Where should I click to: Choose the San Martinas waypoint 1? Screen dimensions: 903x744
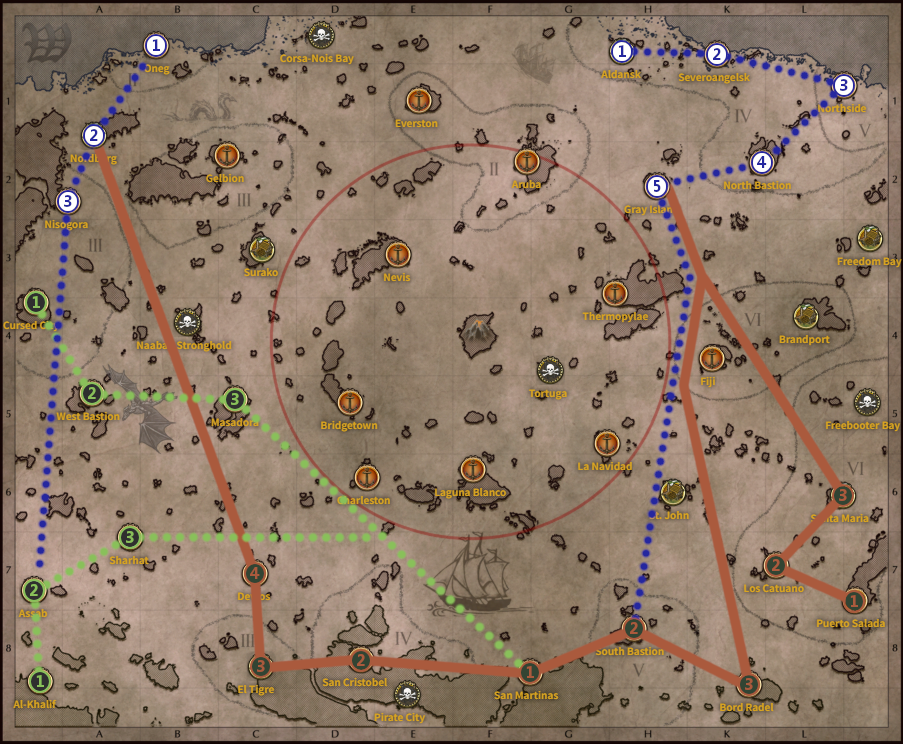coord(530,672)
